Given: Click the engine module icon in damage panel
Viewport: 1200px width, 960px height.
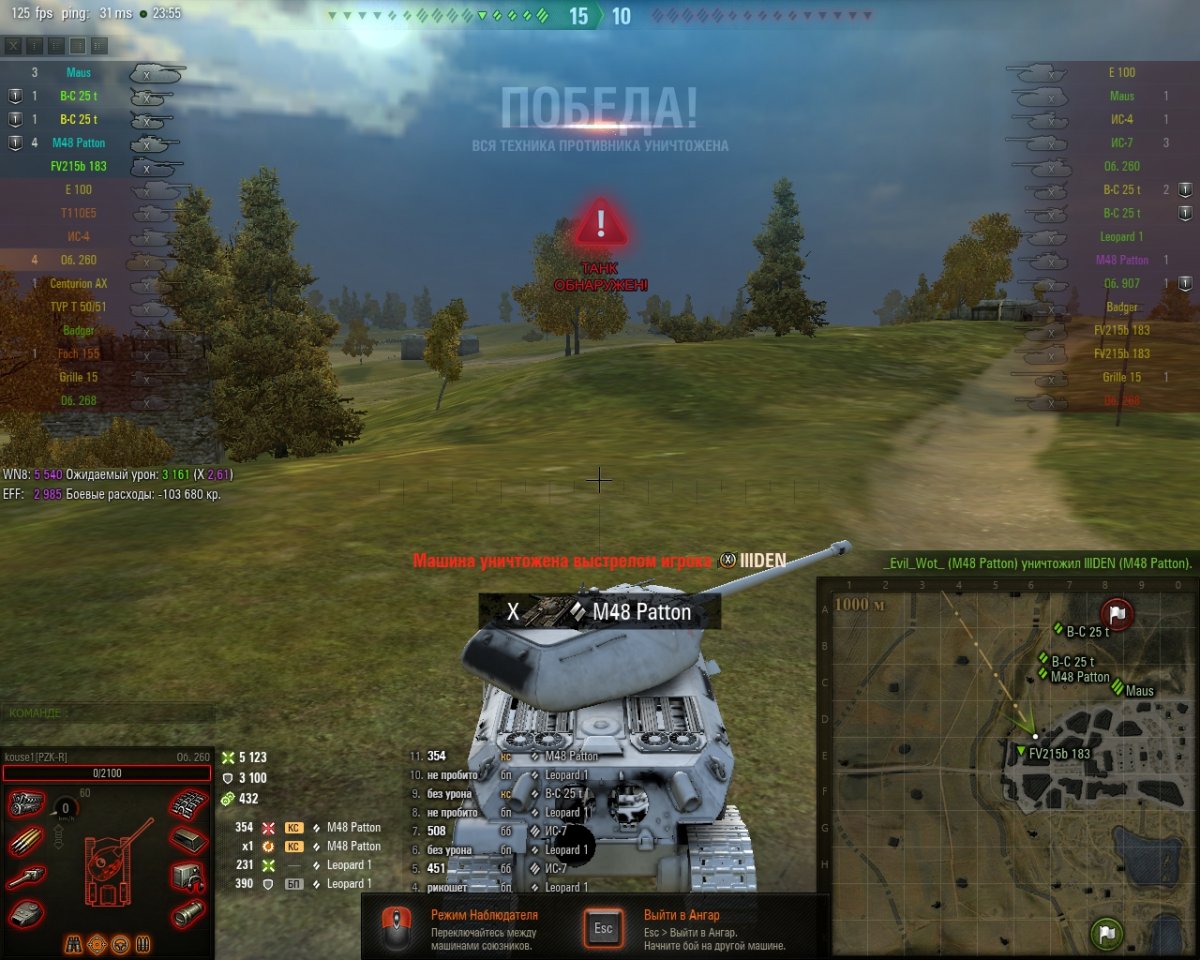Looking at the screenshot, I should click(26, 803).
